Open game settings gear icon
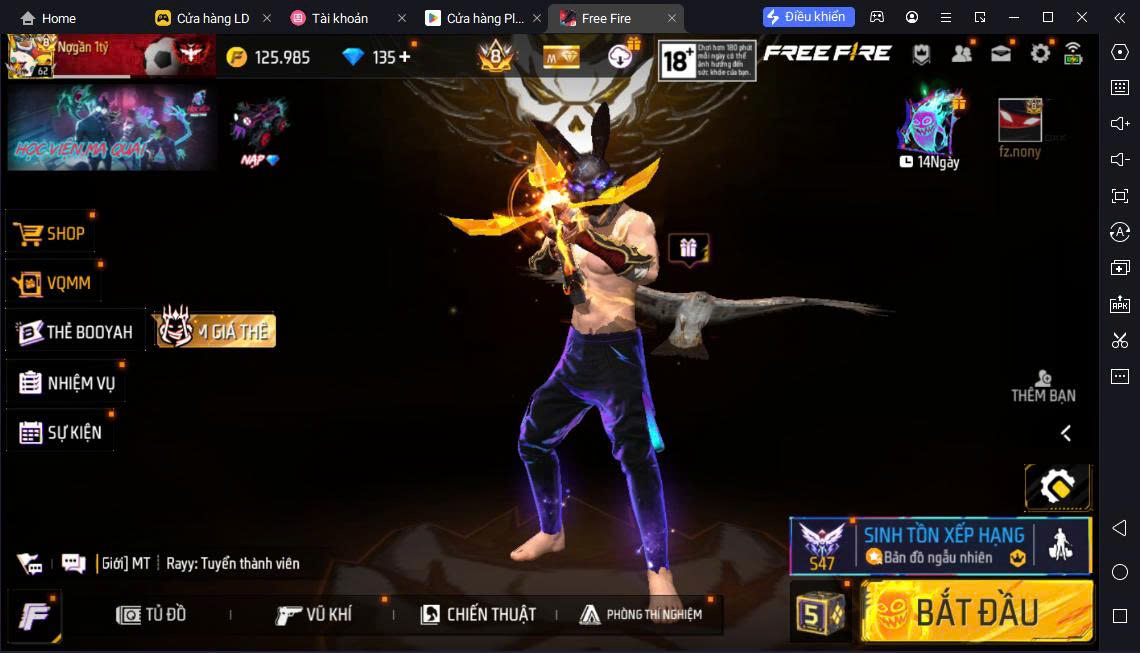This screenshot has width=1140, height=653. 1040,54
